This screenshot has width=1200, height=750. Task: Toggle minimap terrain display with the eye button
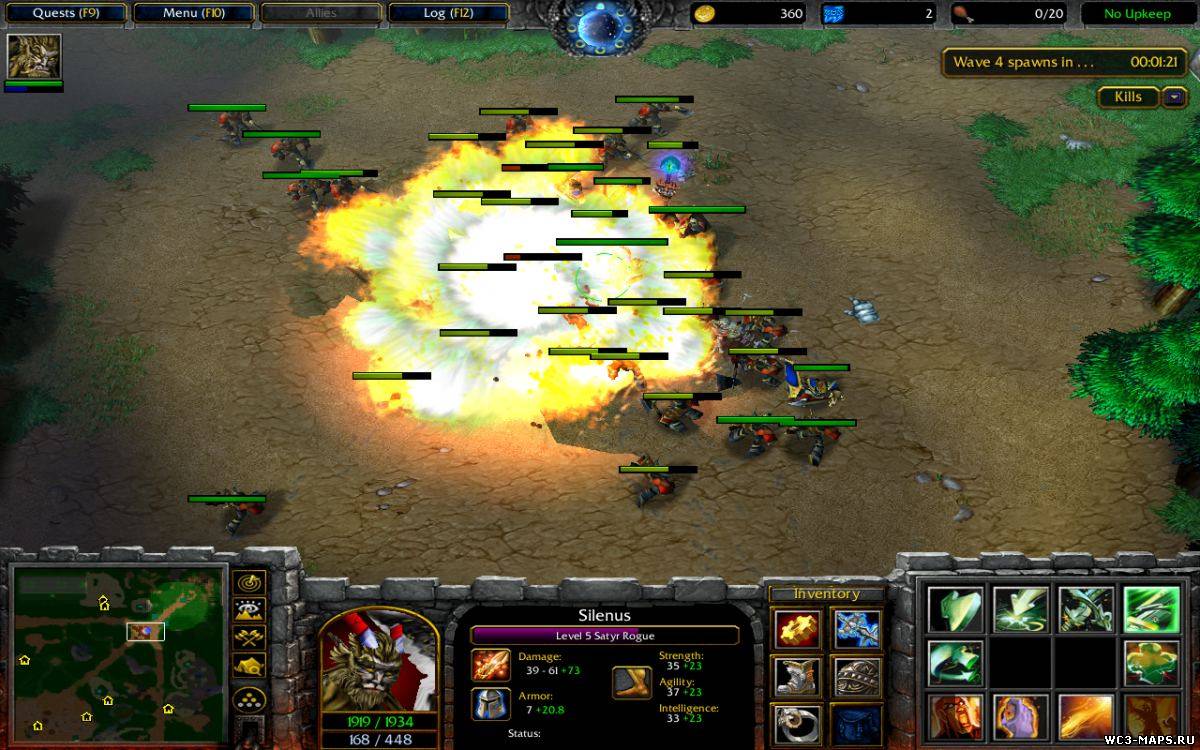(248, 610)
